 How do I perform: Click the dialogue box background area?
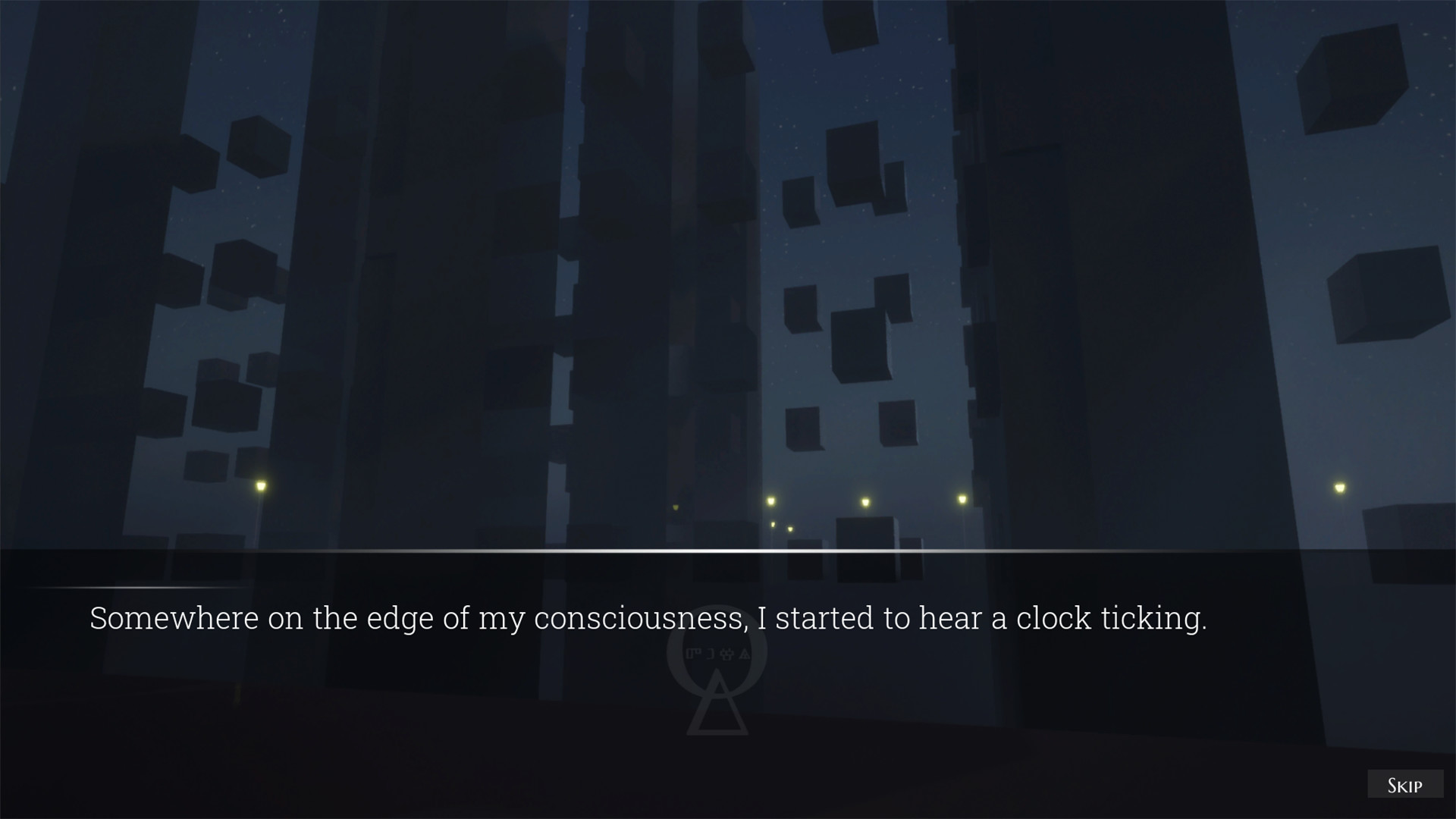pyautogui.click(x=379, y=682)
